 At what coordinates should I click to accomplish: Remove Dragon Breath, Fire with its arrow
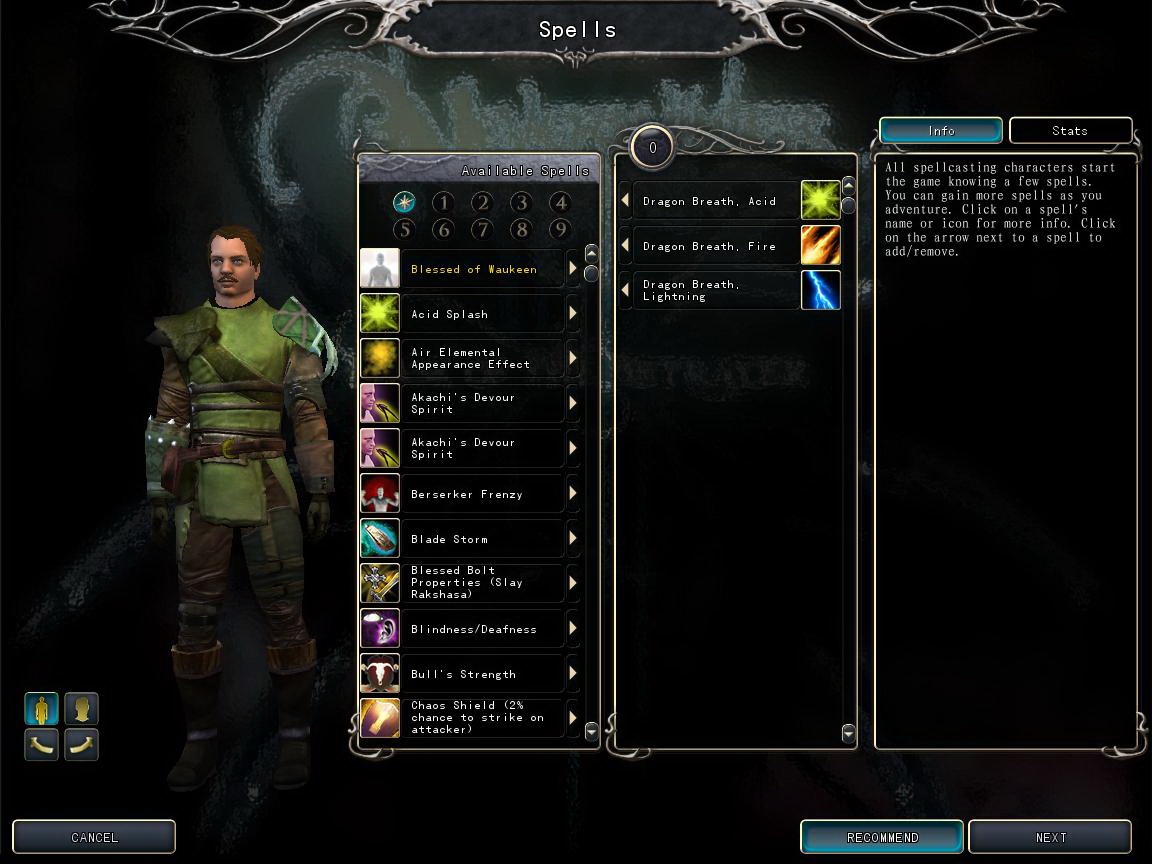pyautogui.click(x=625, y=246)
